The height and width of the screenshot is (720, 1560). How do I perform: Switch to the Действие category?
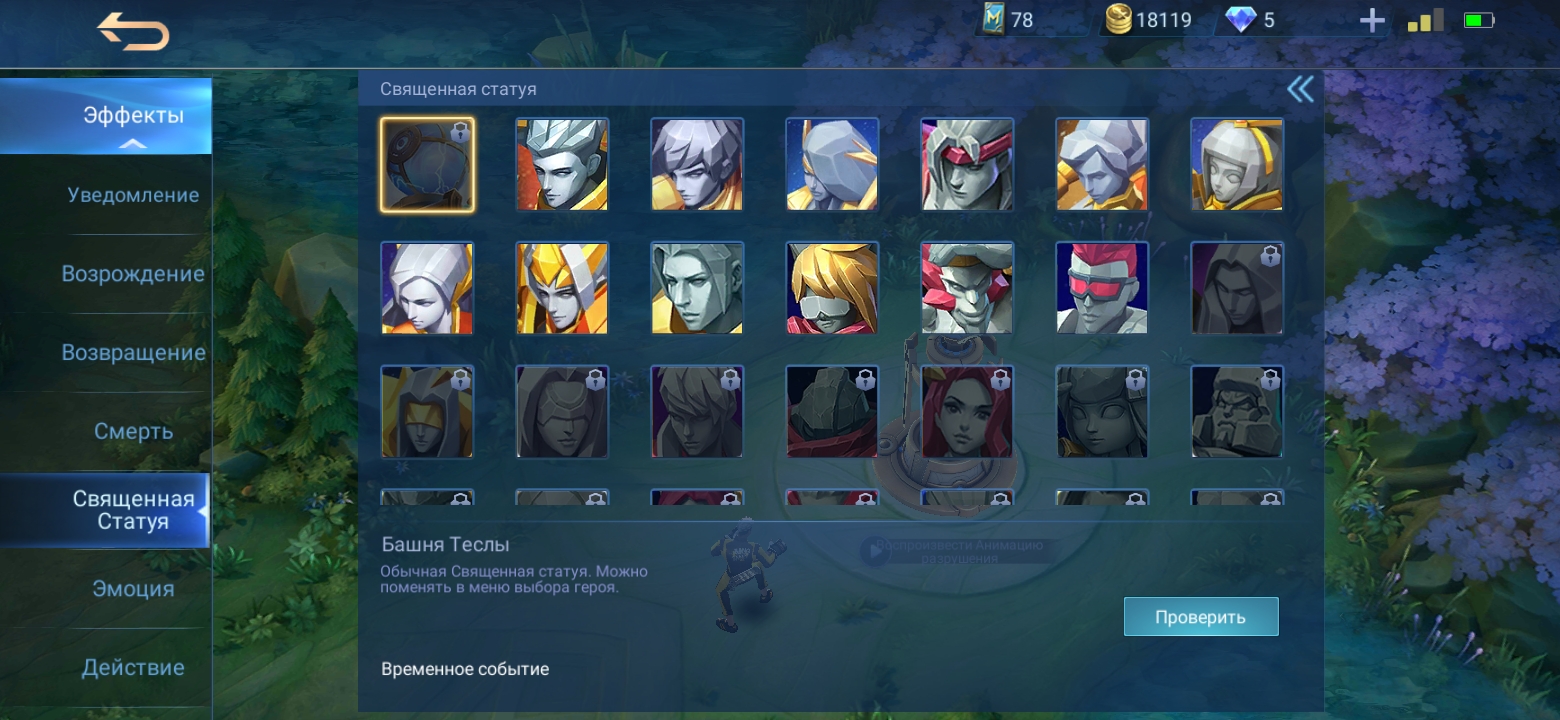coord(133,667)
